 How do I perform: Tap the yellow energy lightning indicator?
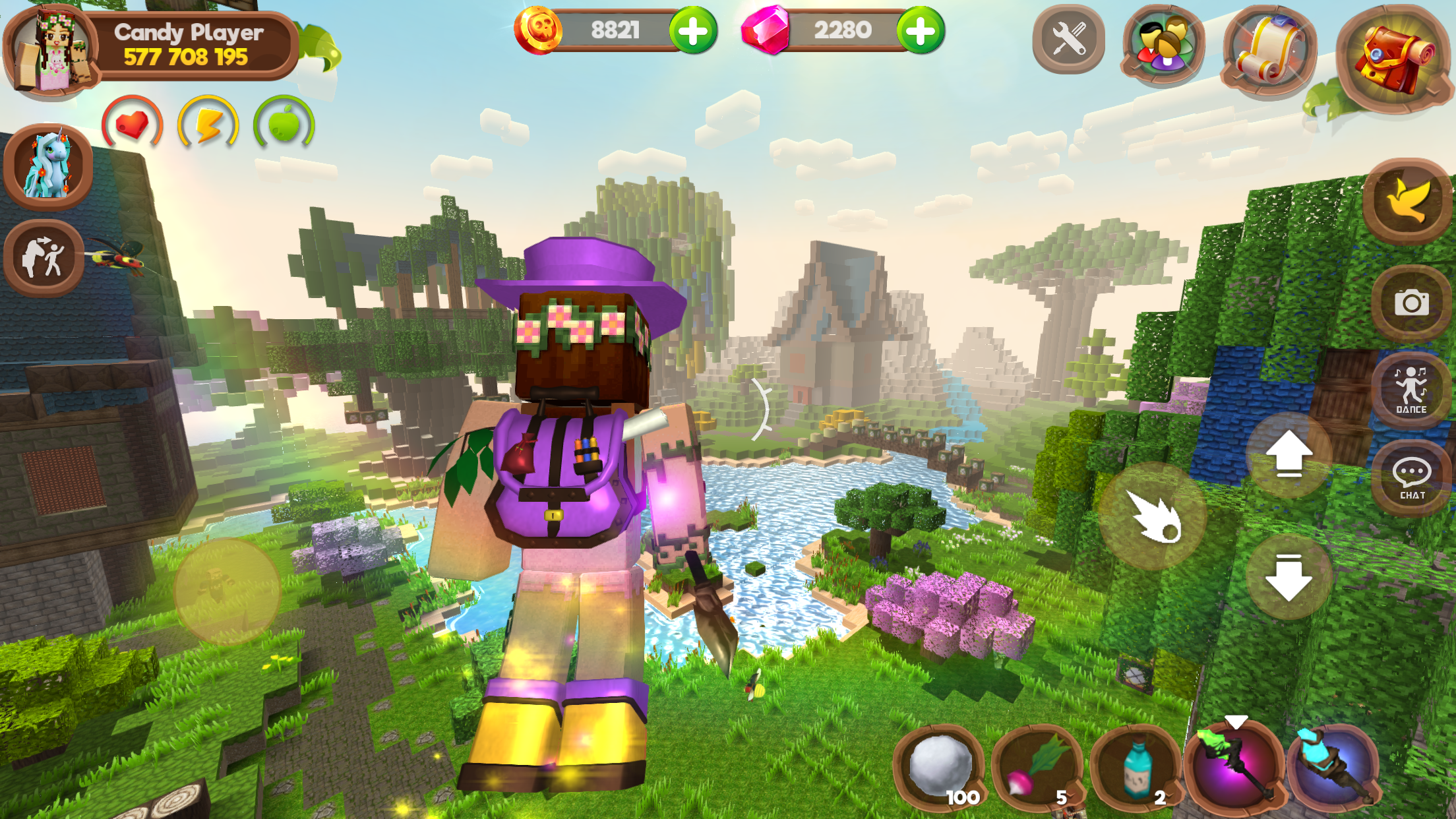pyautogui.click(x=207, y=124)
